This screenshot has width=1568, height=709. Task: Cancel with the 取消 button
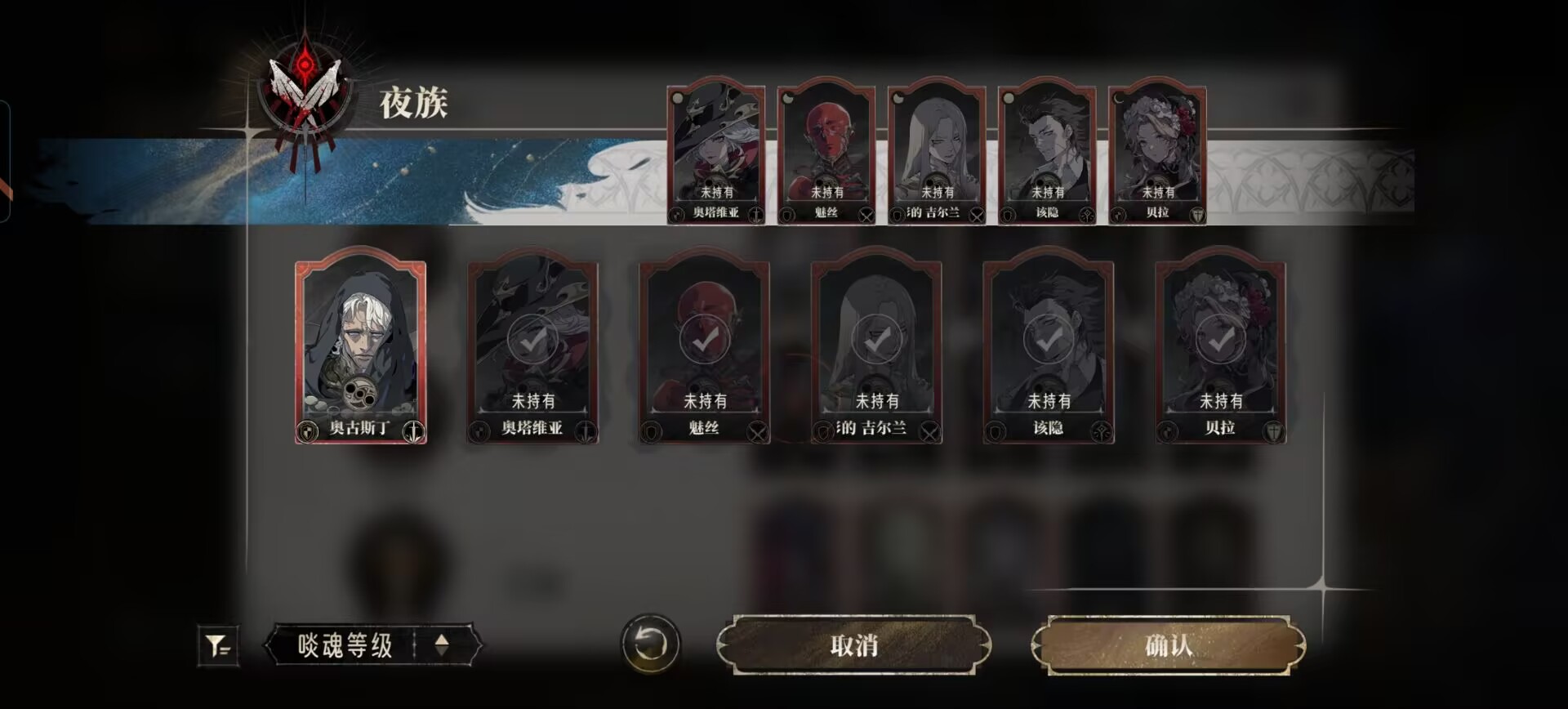click(x=853, y=645)
